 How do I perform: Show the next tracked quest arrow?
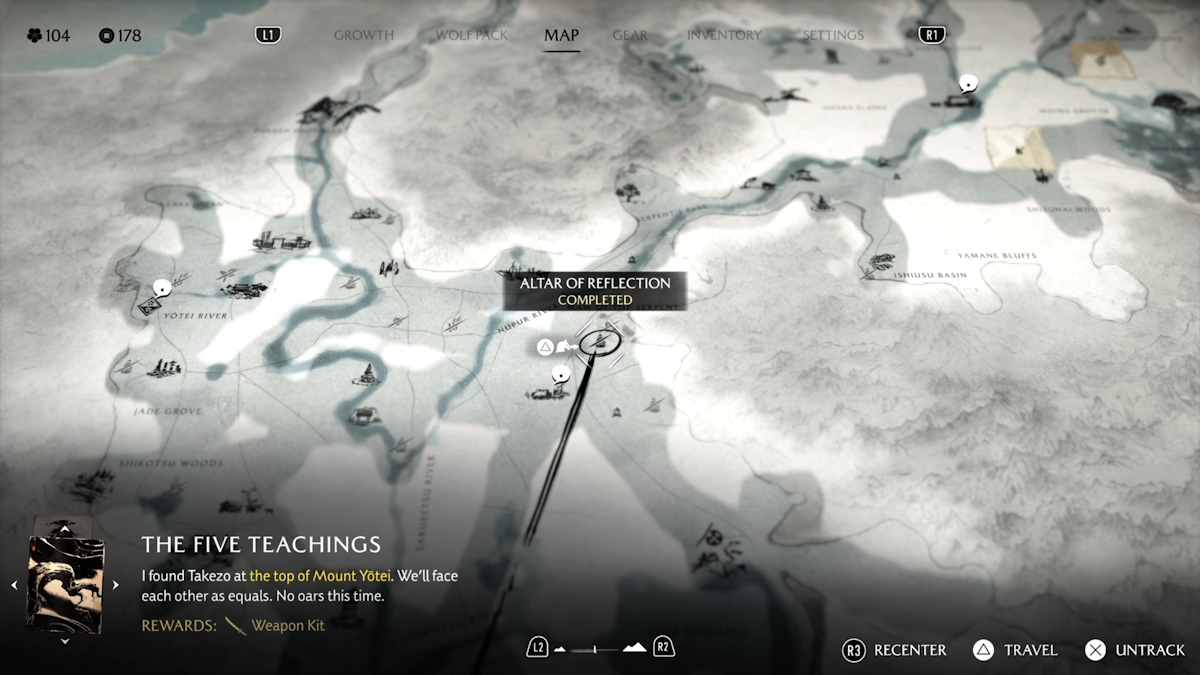[116, 585]
